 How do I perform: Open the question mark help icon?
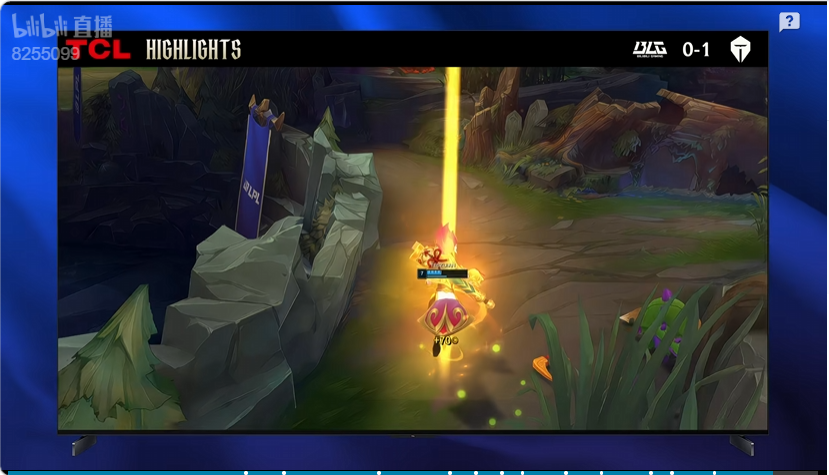click(x=789, y=22)
